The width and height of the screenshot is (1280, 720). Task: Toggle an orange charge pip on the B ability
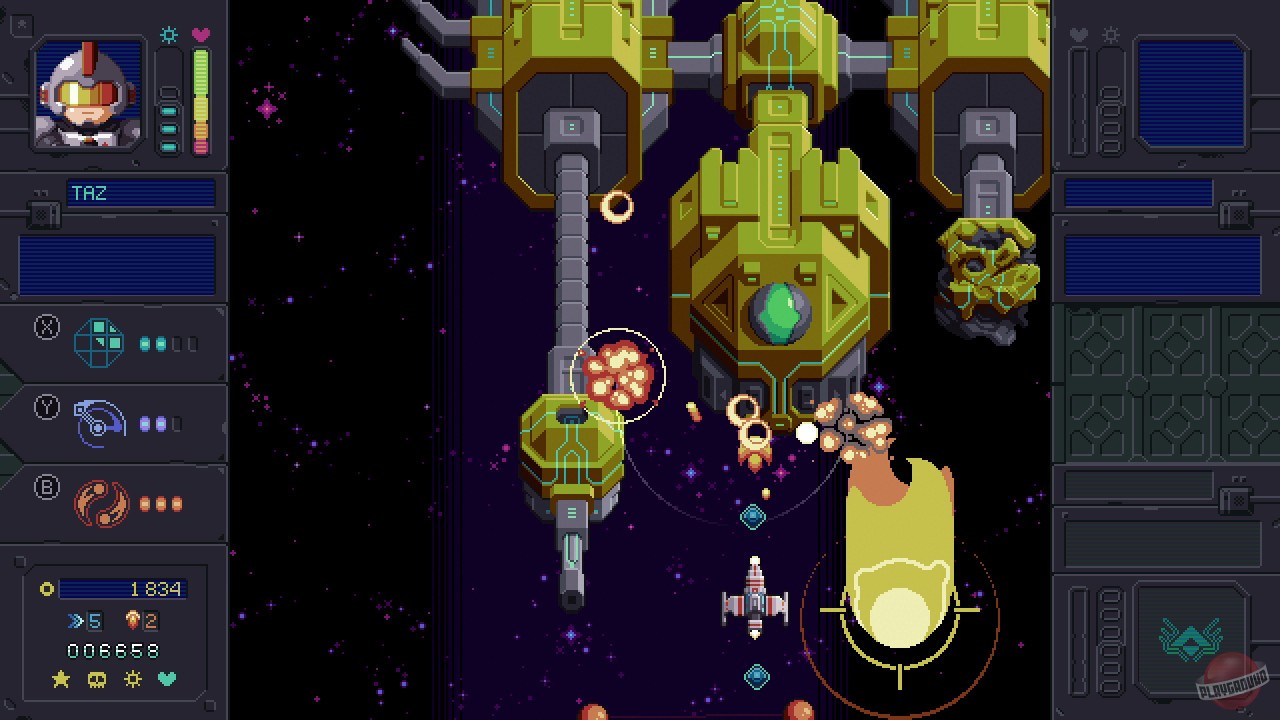pos(146,504)
